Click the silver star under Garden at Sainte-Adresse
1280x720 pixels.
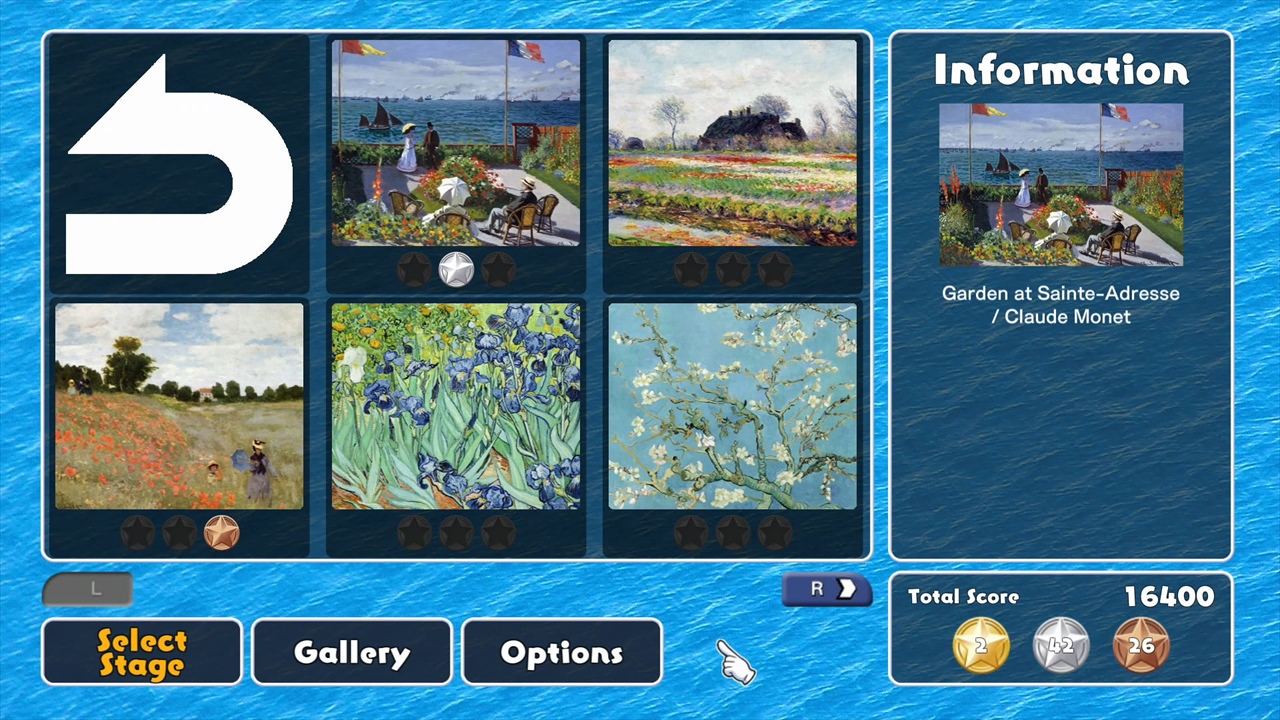[456, 267]
